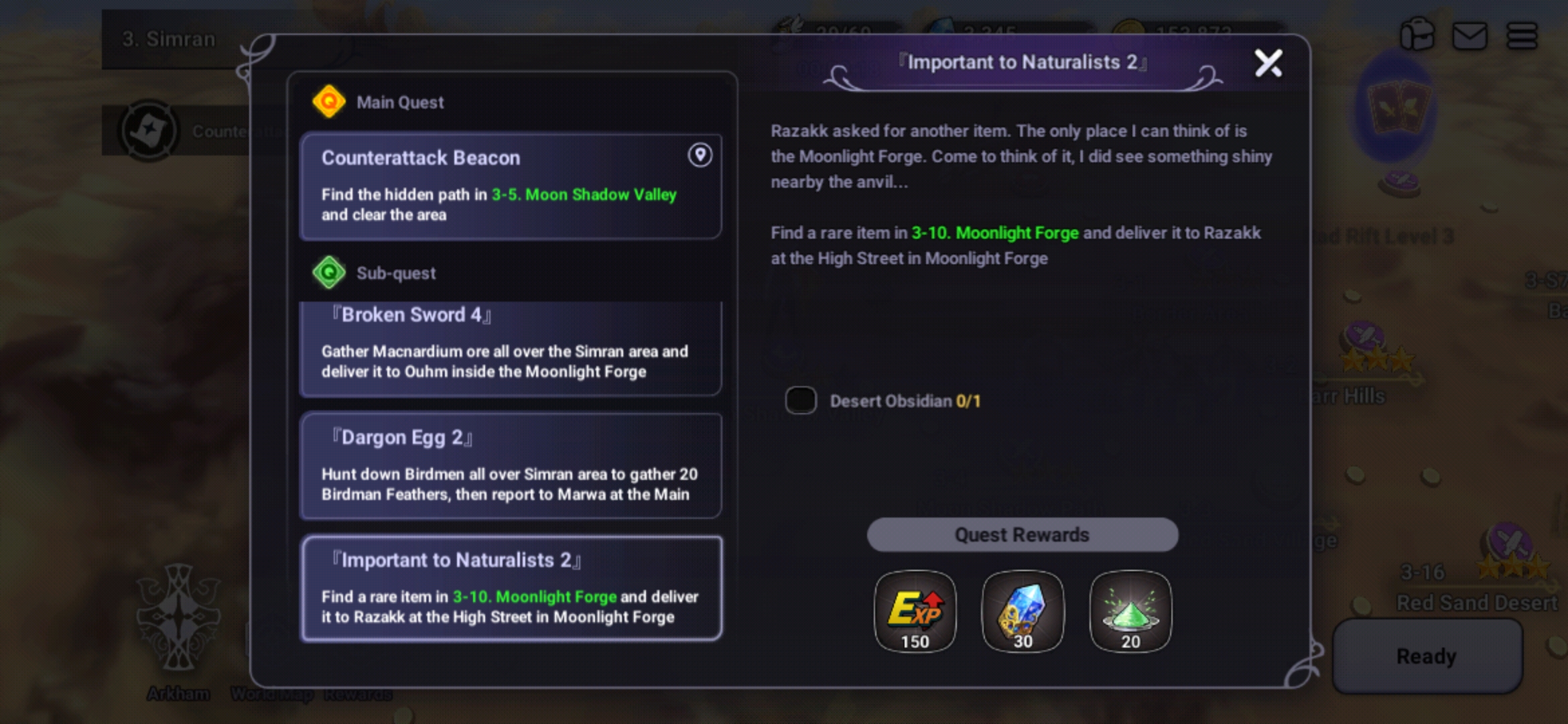Click the crystal 30 reward icon
Screen dimensions: 1568x724
click(x=1023, y=611)
